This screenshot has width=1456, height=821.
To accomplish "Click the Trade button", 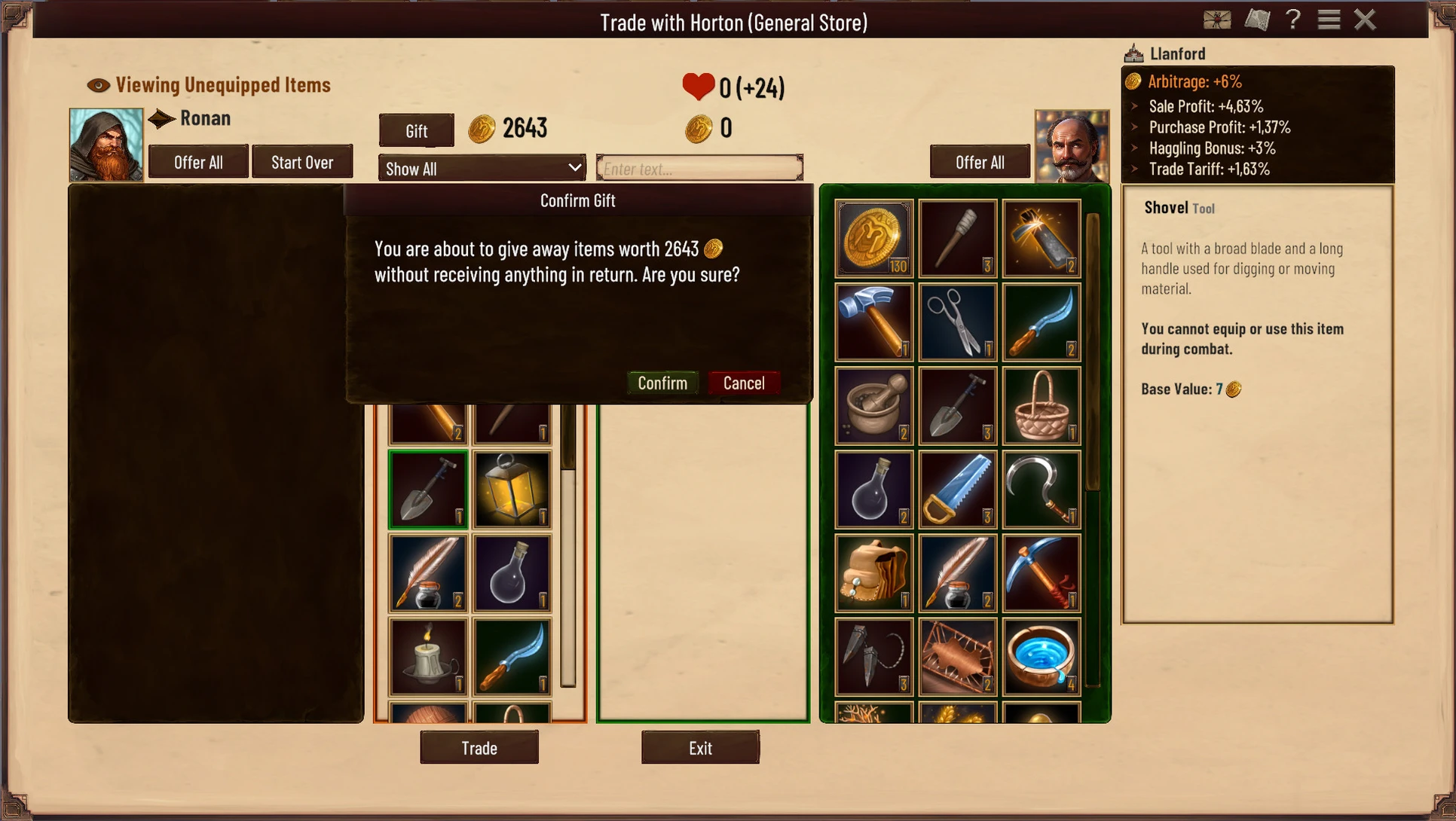I will coord(479,748).
